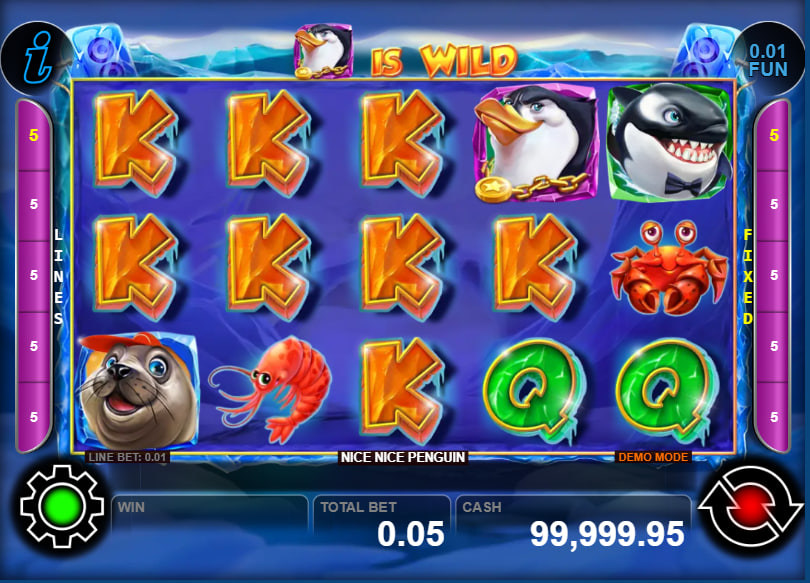Image resolution: width=810 pixels, height=583 pixels.
Task: Open the info paytable button
Action: tap(34, 55)
